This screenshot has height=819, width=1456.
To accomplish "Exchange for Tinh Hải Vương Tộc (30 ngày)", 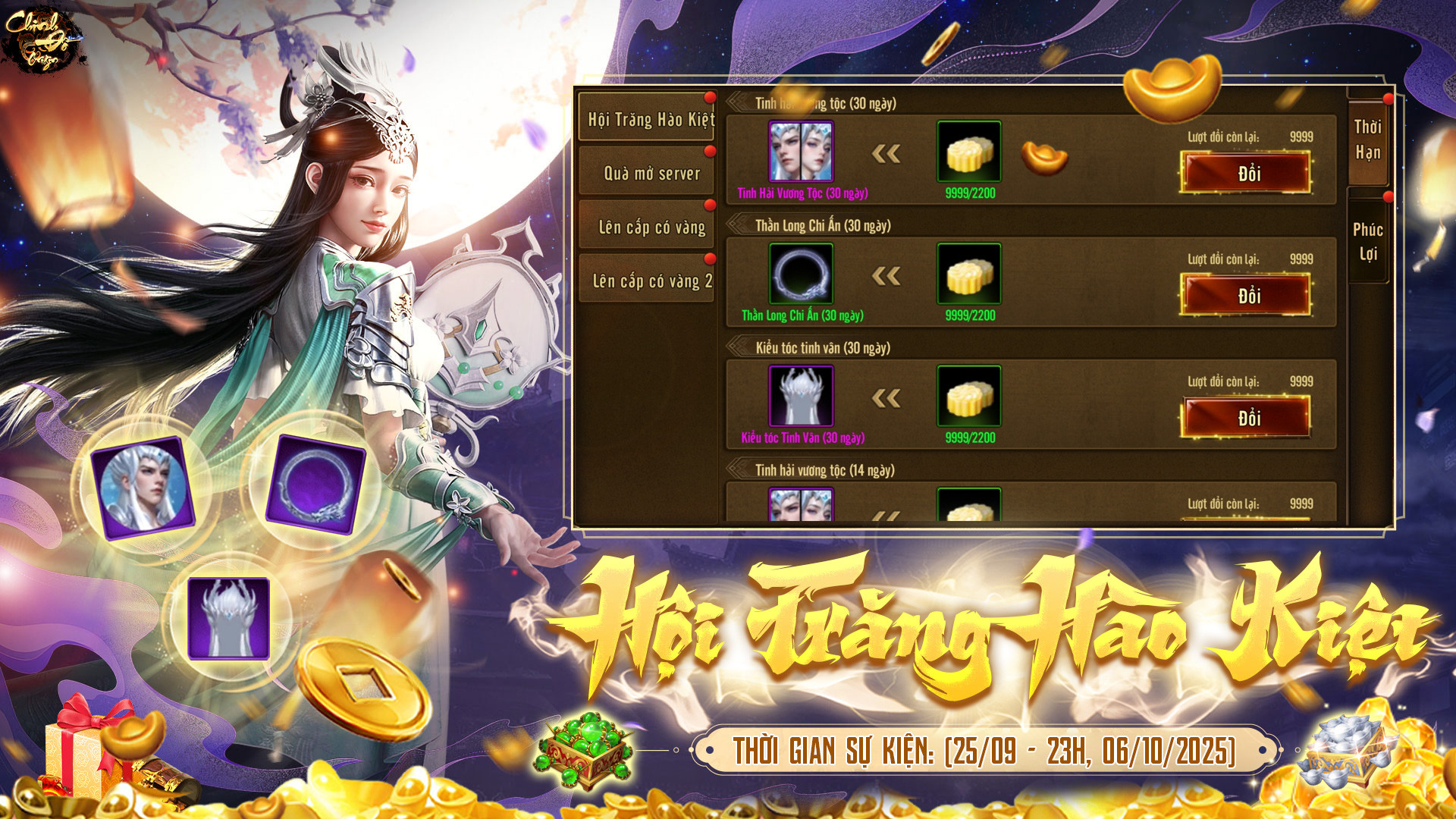I will click(x=1246, y=173).
